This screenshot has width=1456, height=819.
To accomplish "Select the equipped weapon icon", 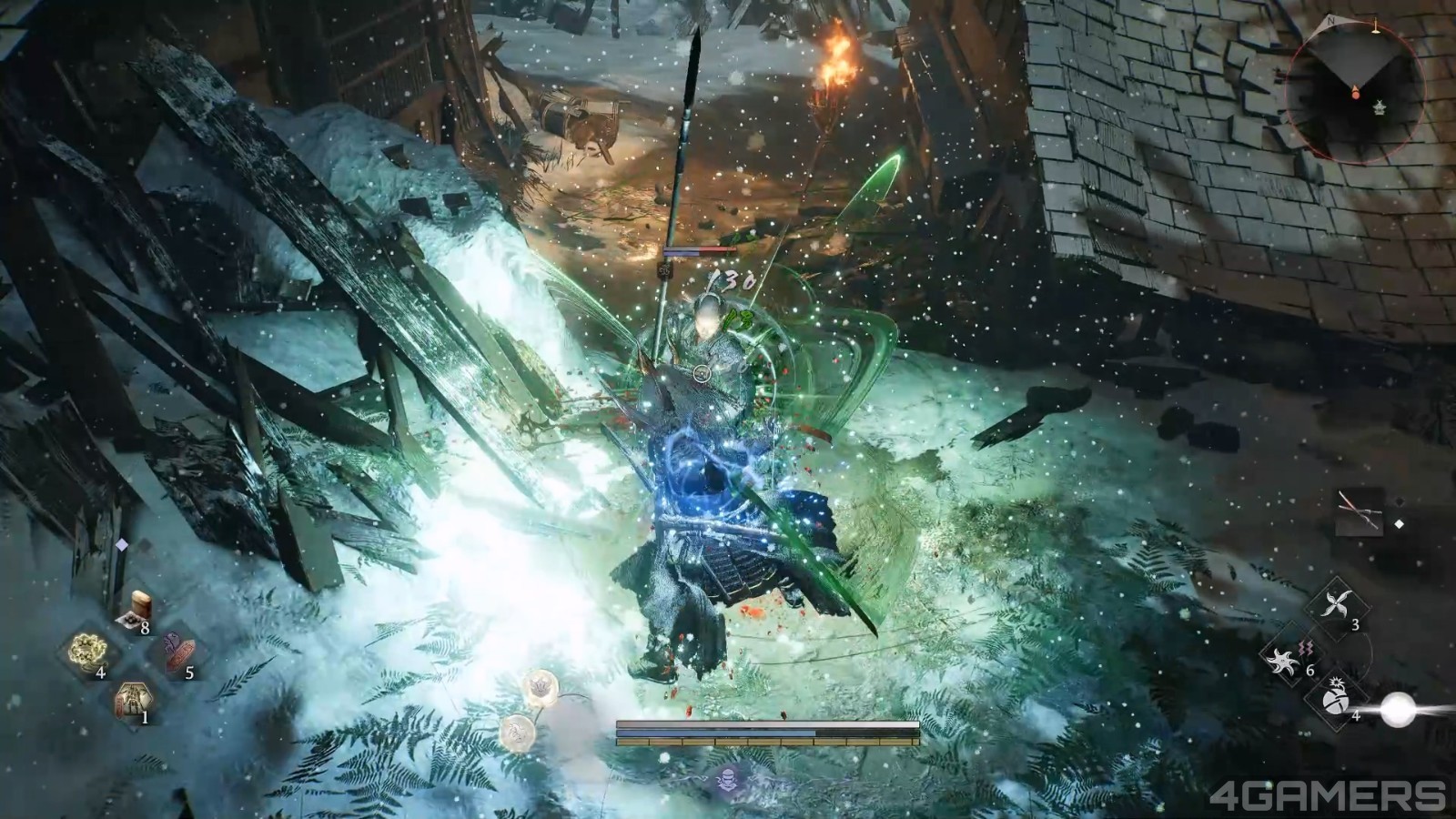I will point(1359,511).
